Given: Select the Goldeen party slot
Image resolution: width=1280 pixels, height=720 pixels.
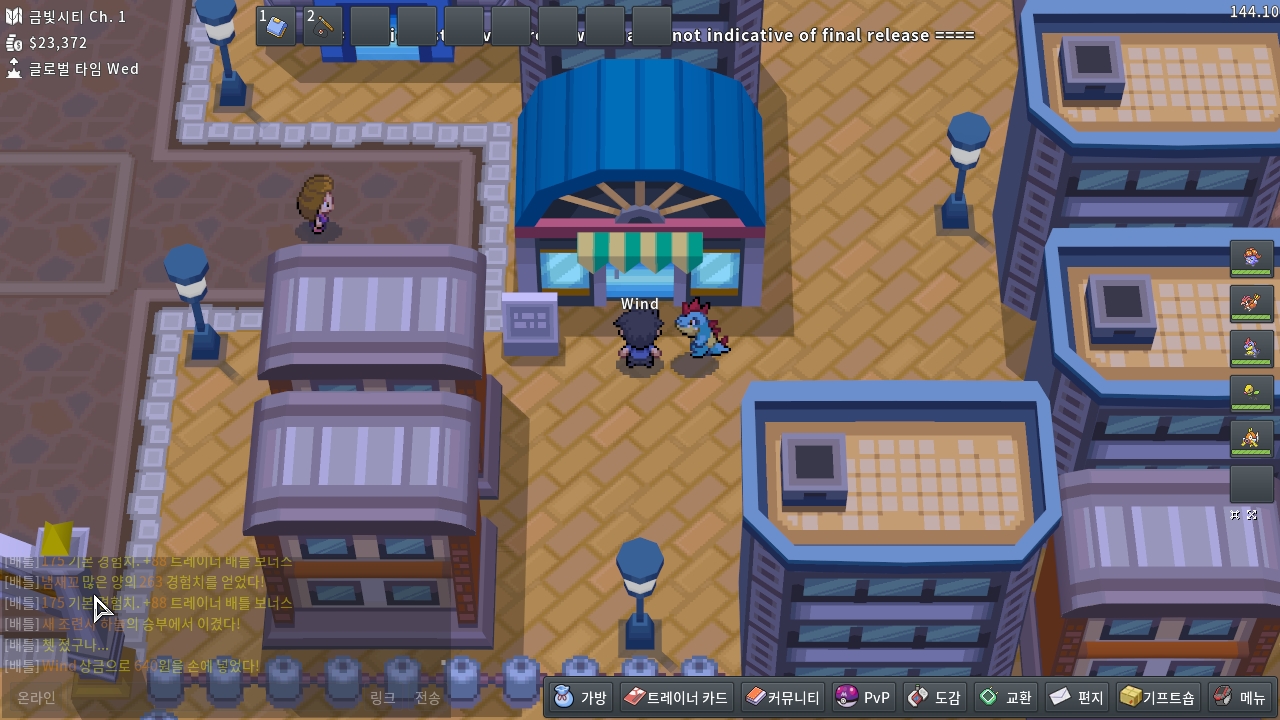Looking at the screenshot, I should 1251,438.
